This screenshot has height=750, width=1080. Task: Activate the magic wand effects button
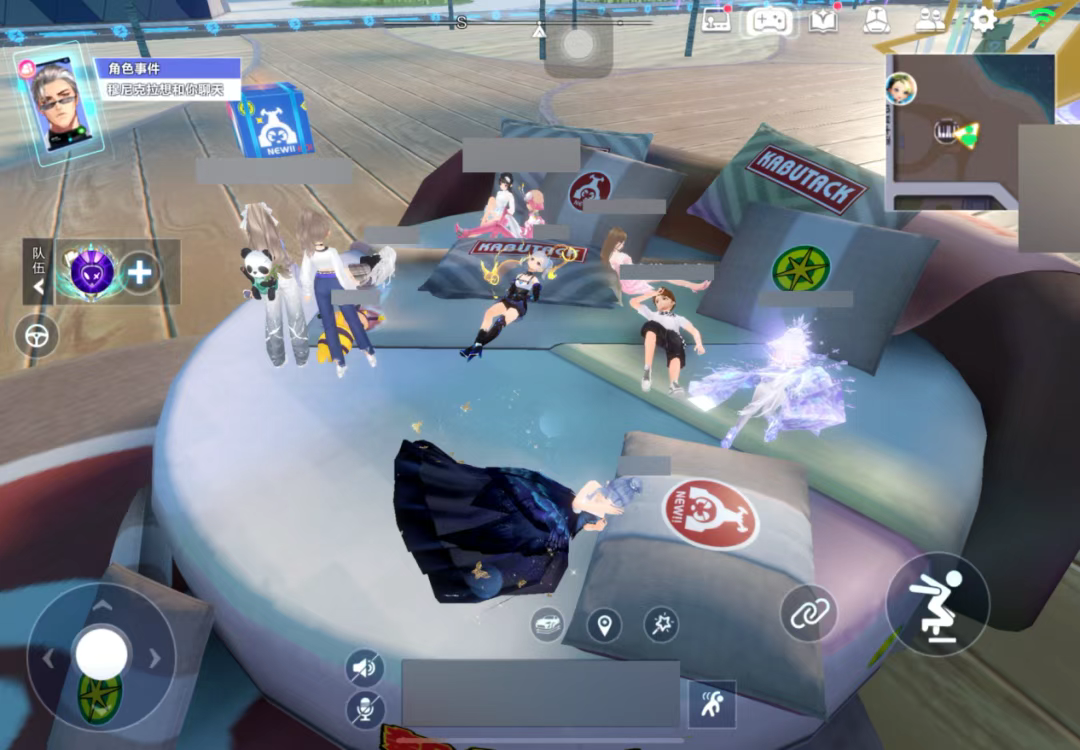tap(661, 625)
